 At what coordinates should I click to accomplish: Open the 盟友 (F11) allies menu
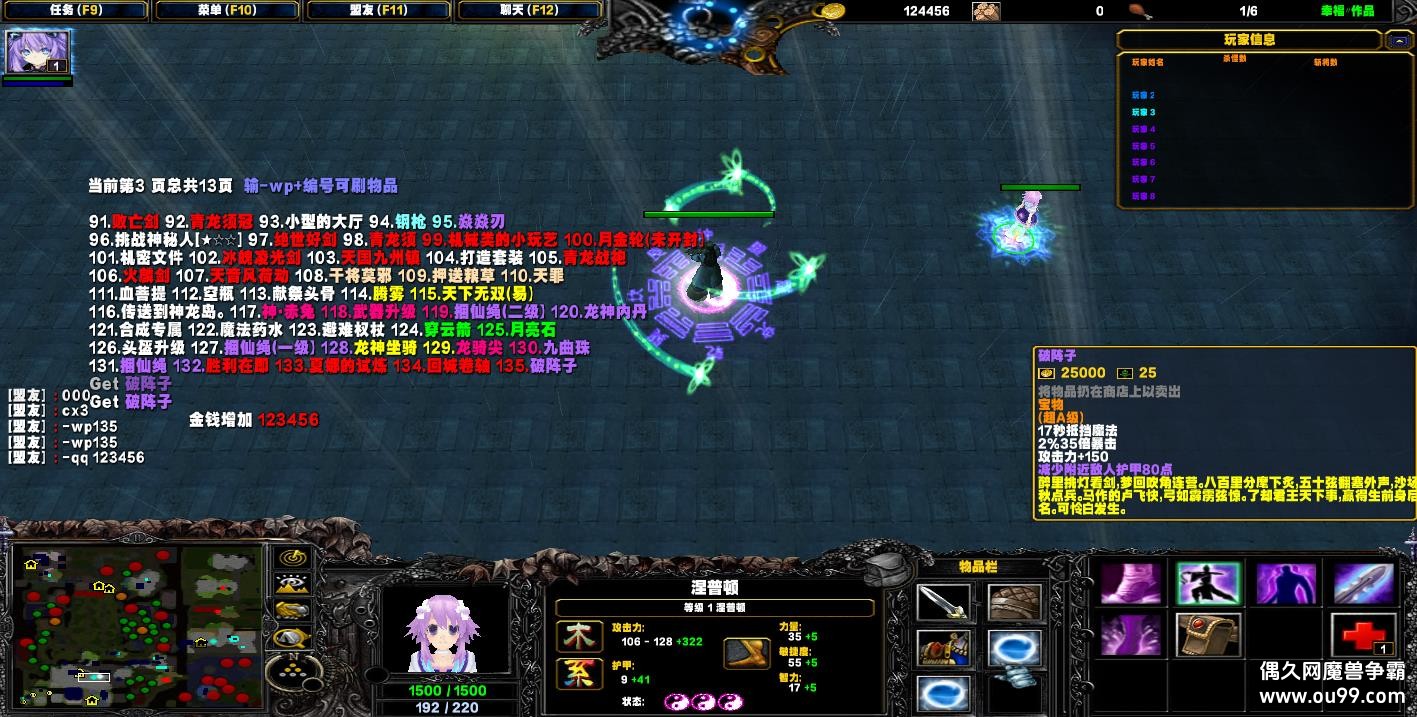point(378,11)
